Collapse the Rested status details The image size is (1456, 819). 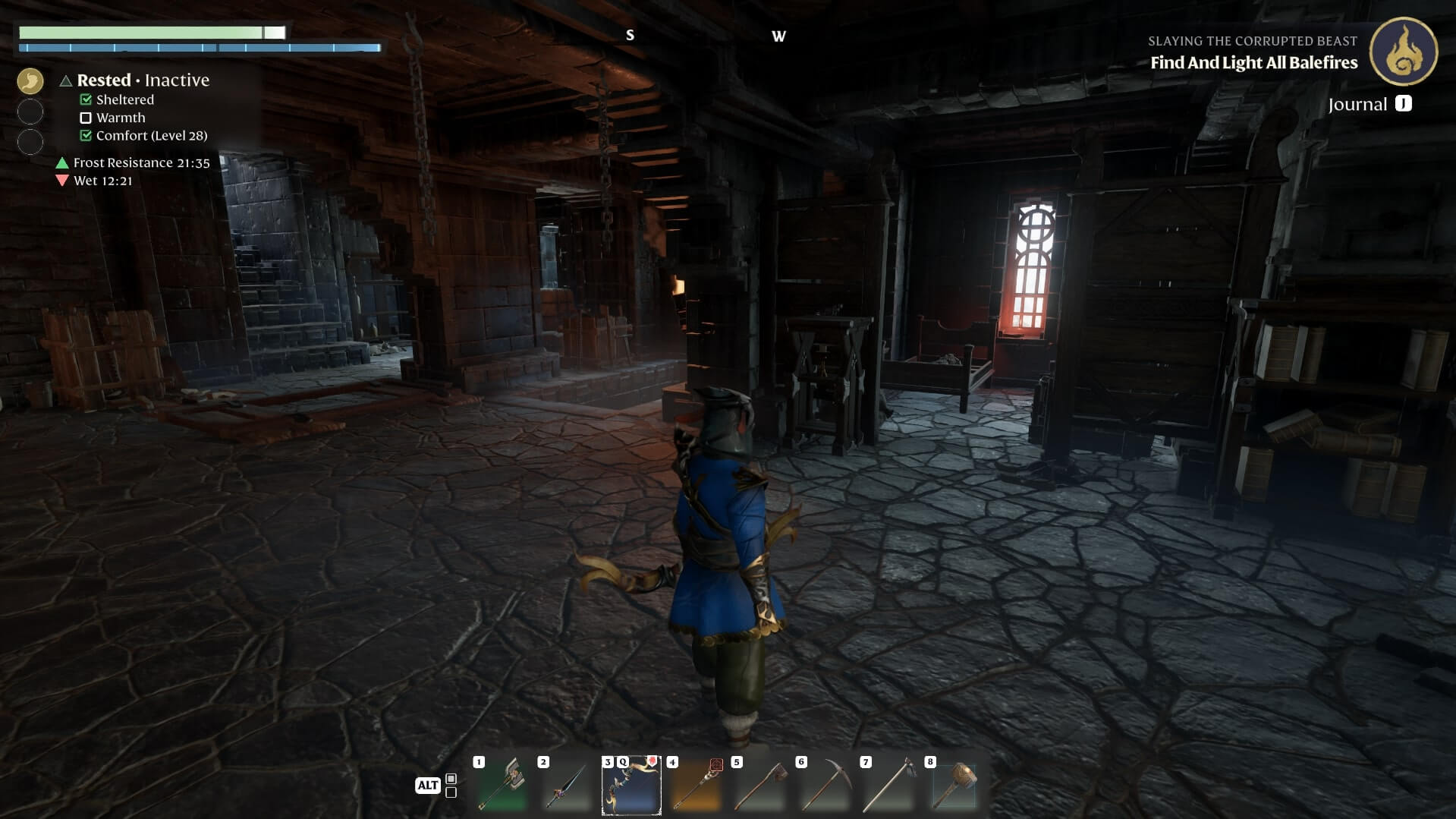tap(66, 80)
